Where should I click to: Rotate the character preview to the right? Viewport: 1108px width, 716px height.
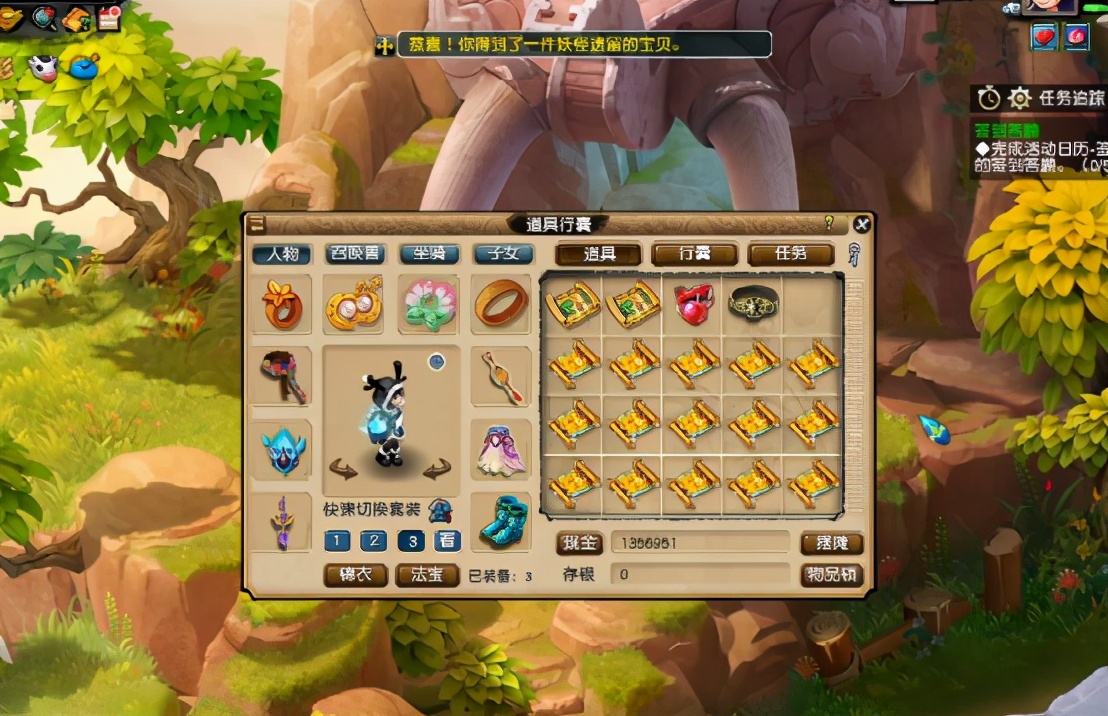[436, 470]
